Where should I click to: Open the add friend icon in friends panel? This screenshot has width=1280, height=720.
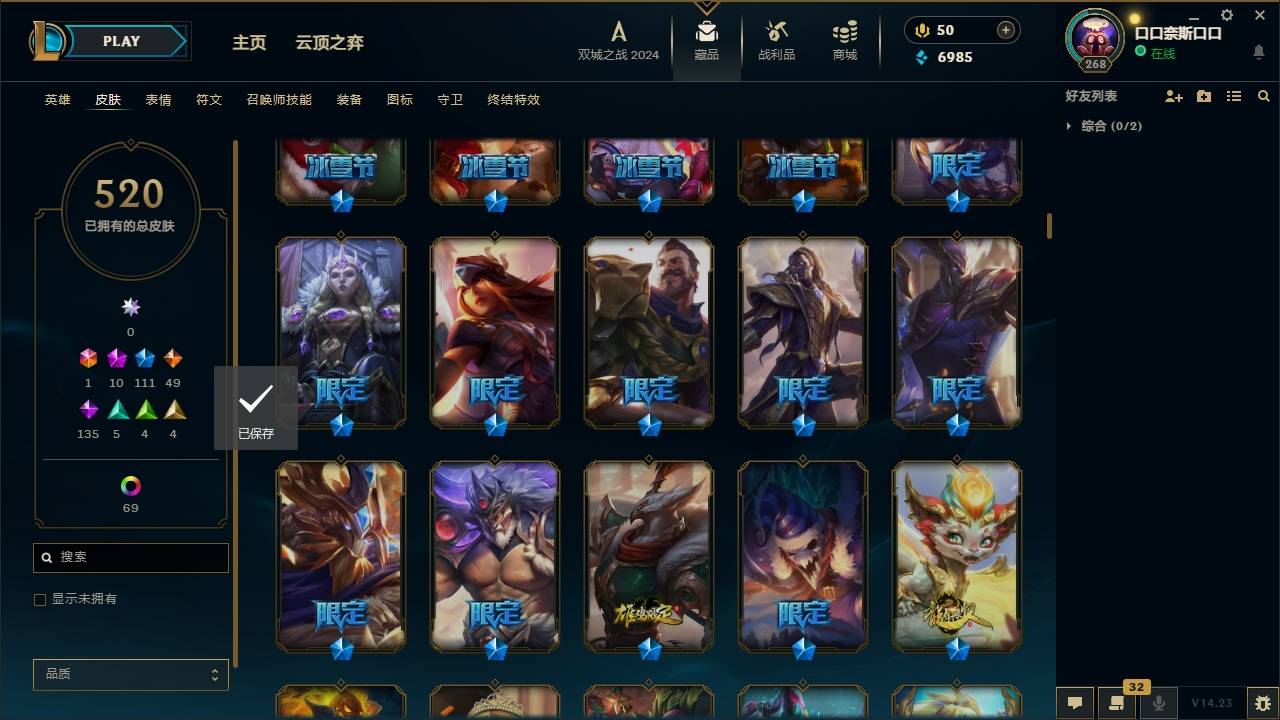point(1174,95)
